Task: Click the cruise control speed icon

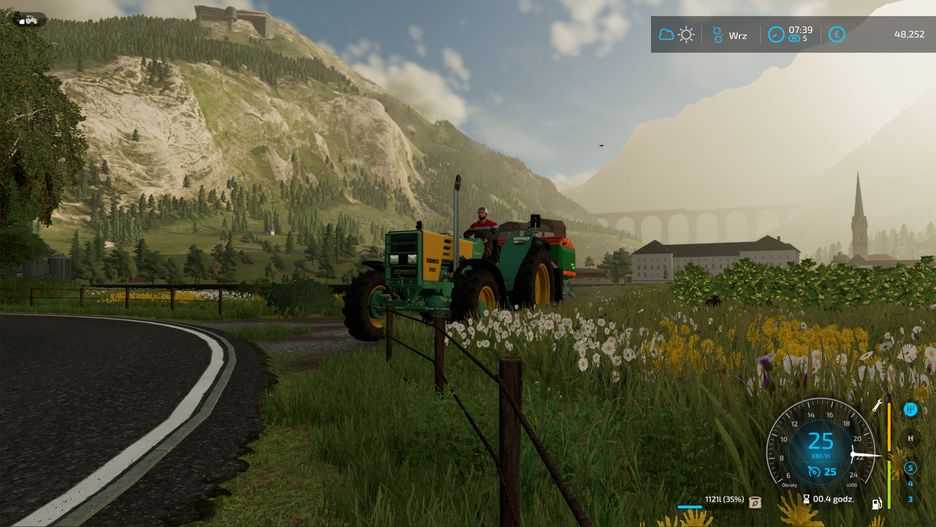Action: tap(814, 471)
